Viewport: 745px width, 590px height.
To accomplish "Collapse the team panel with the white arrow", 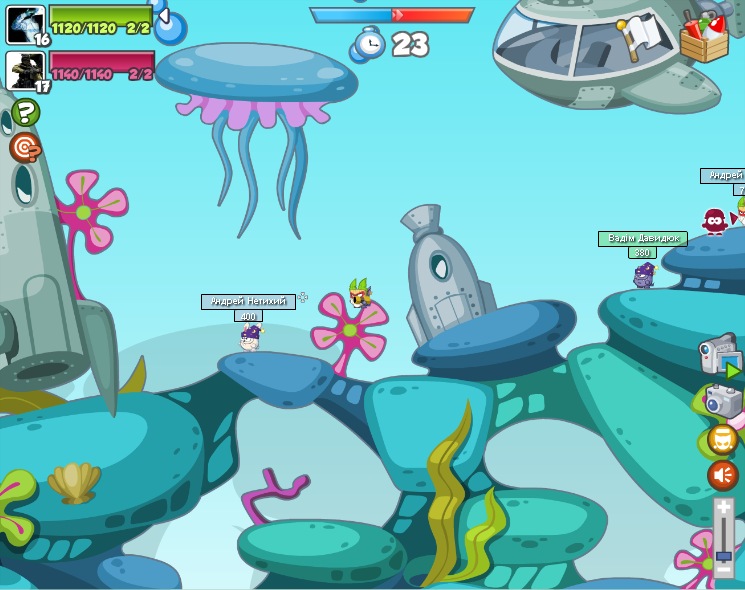I will 163,16.
